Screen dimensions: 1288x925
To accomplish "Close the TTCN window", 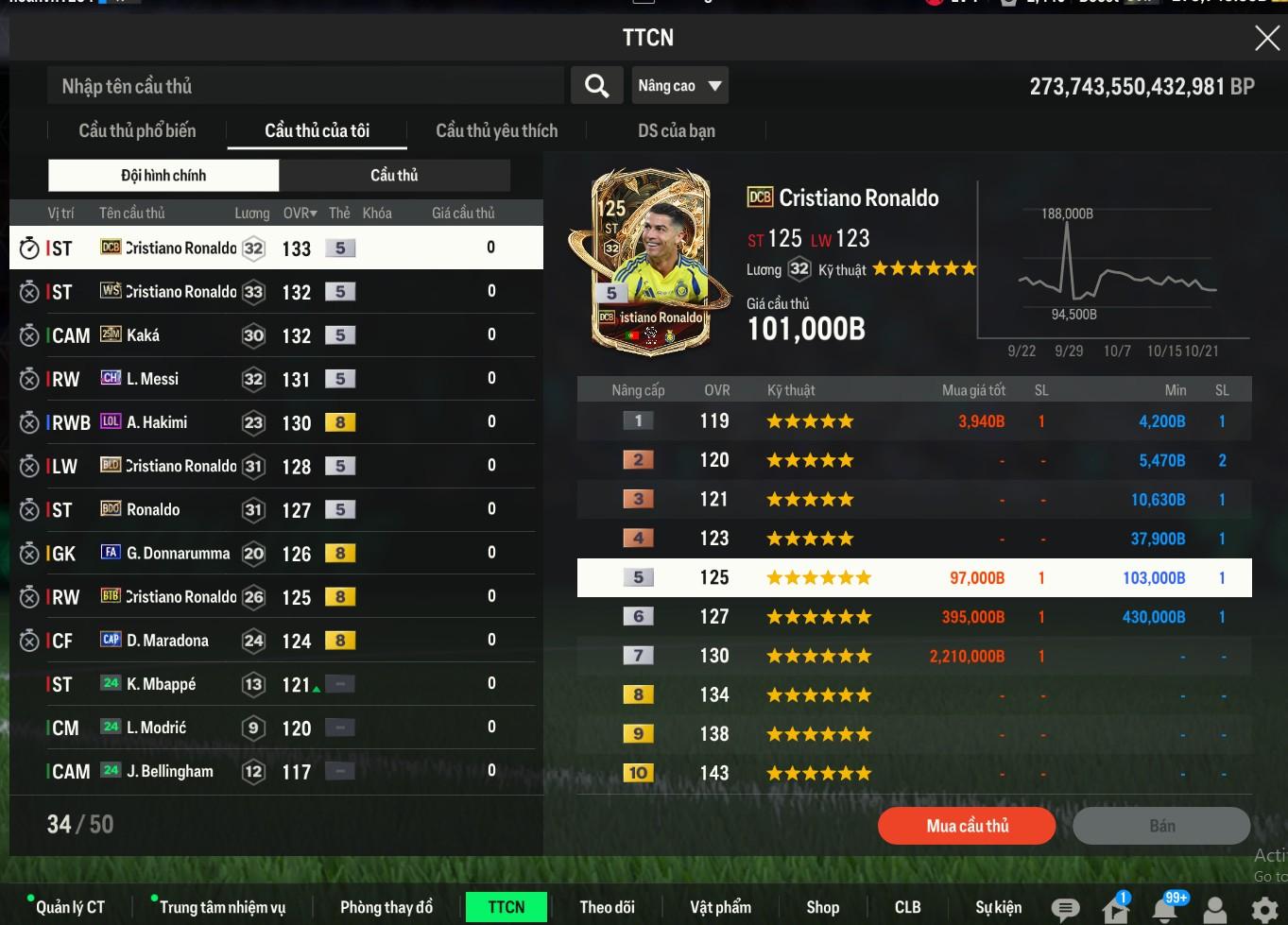I will 1266,38.
